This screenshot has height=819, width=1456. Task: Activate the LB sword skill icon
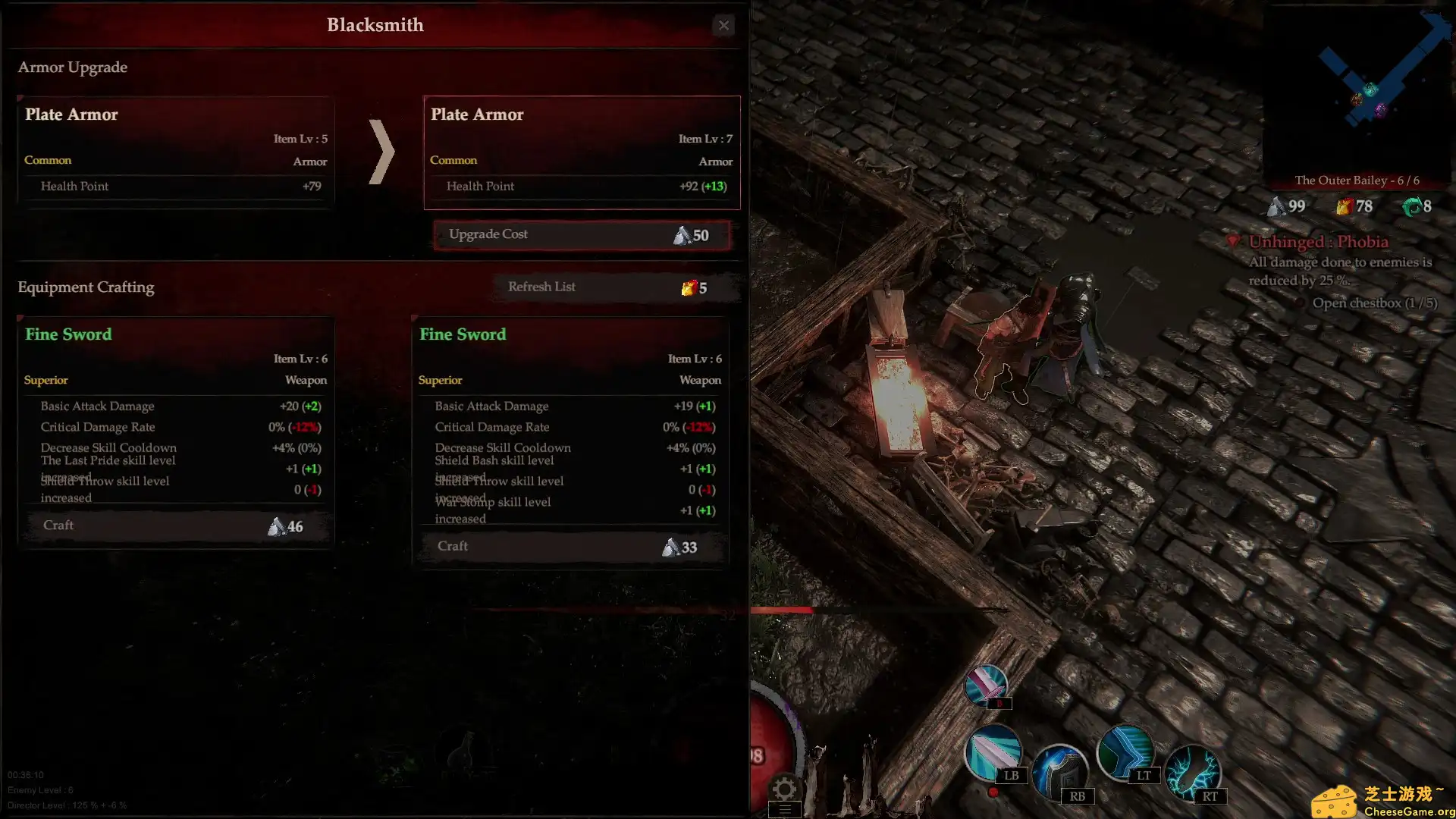click(992, 752)
